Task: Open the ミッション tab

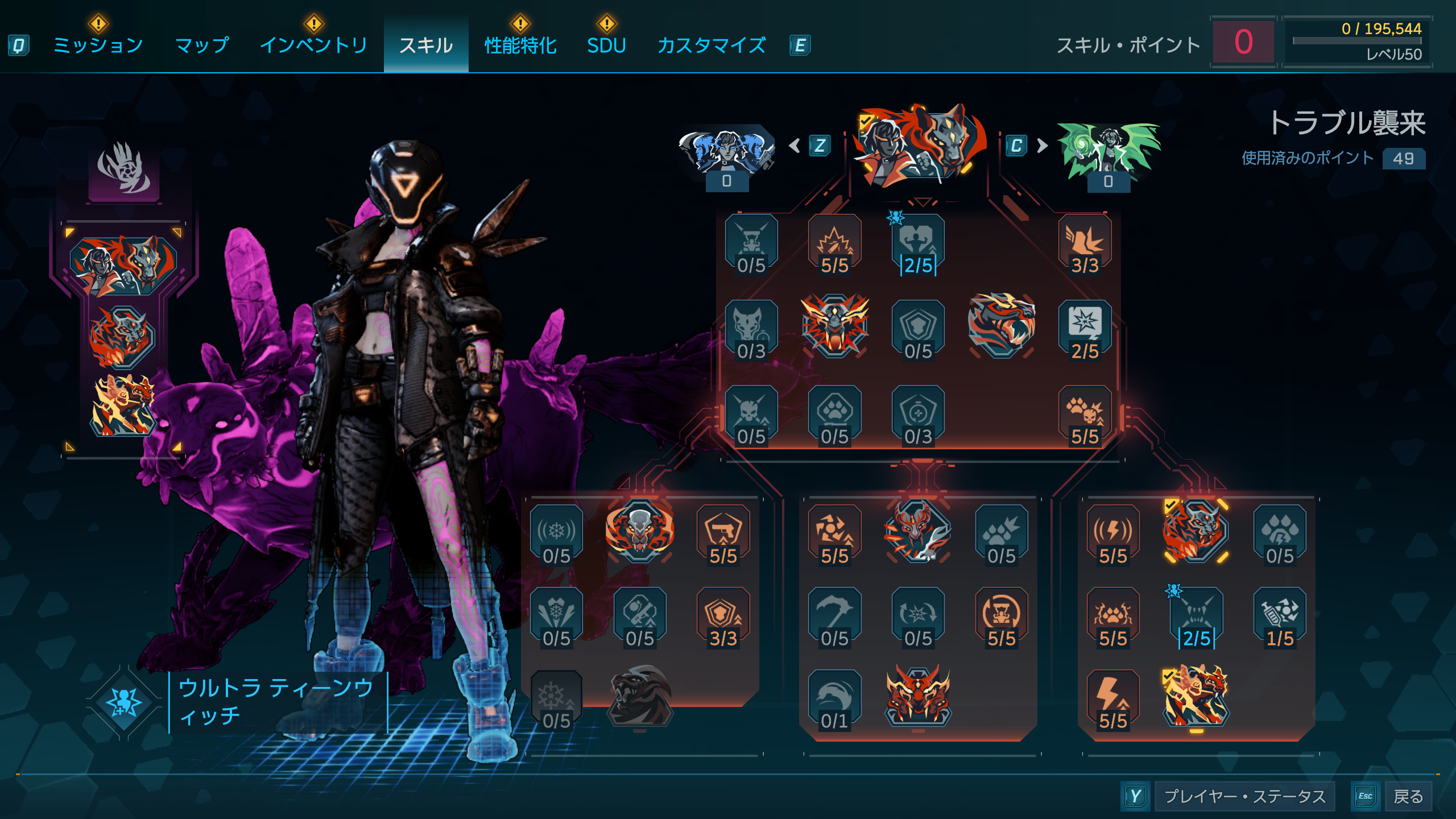Action: (x=98, y=45)
